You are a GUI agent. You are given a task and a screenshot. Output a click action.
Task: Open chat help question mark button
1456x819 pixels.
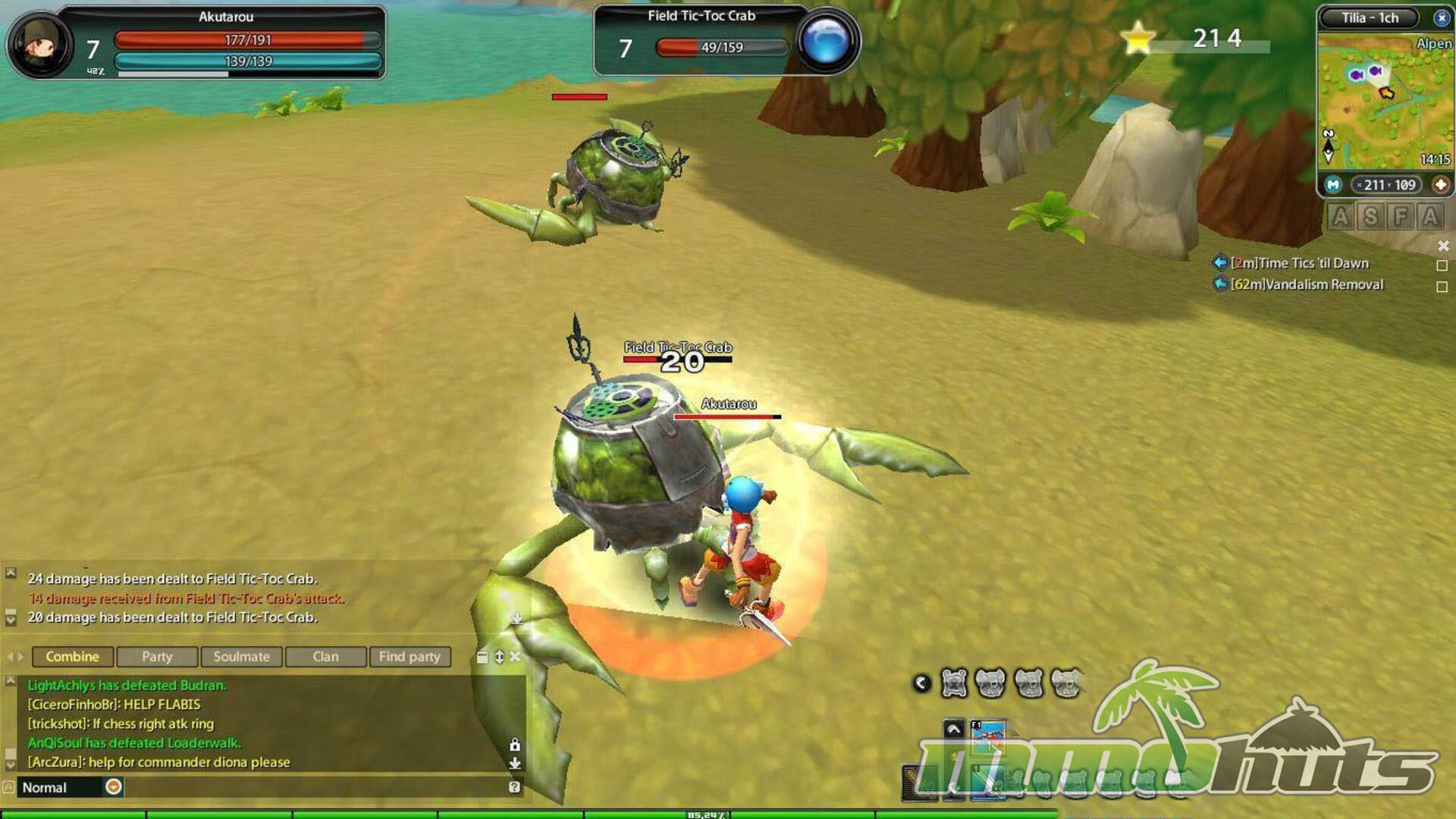(514, 787)
